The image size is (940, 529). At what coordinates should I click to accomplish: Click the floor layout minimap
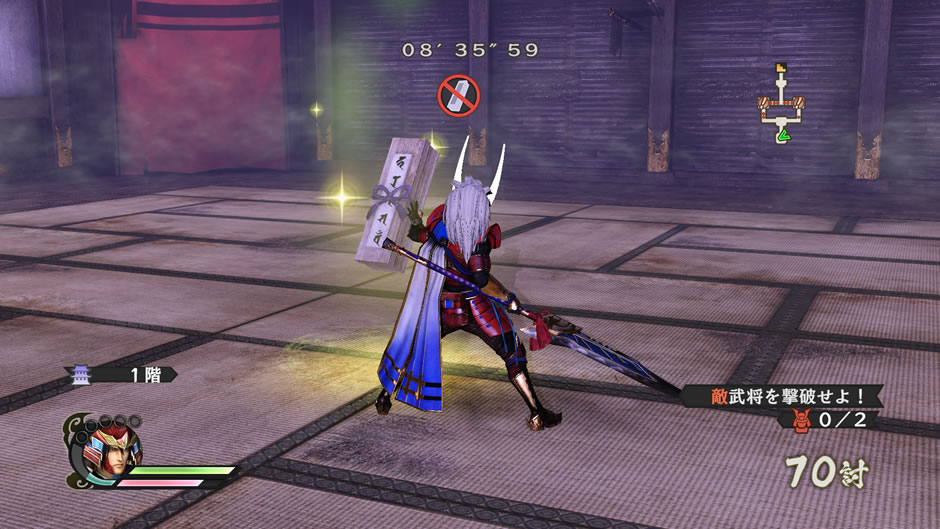click(x=779, y=103)
